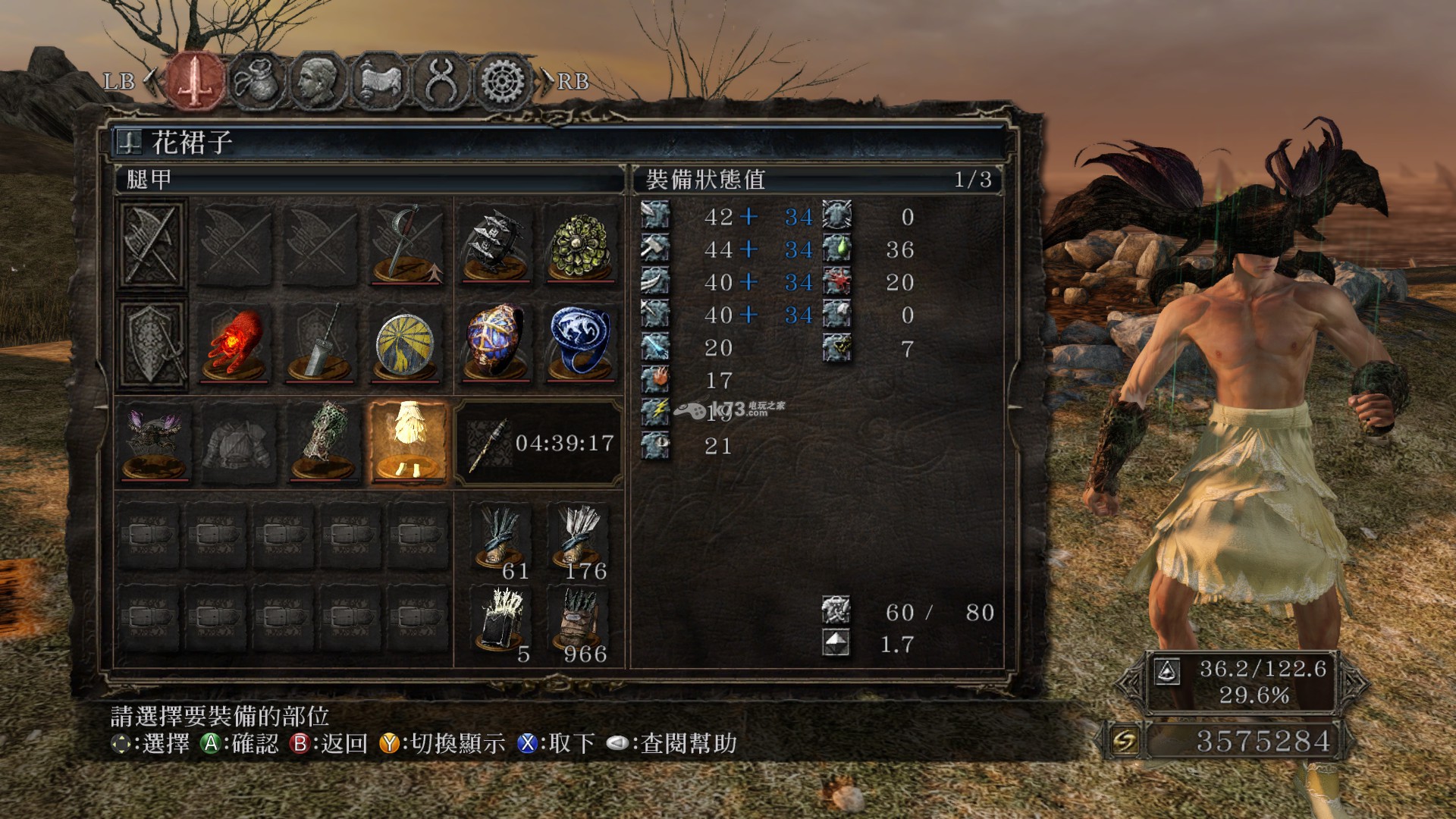Pick the bolt slot holding 966 bolts
The image size is (1456, 819).
point(581,622)
